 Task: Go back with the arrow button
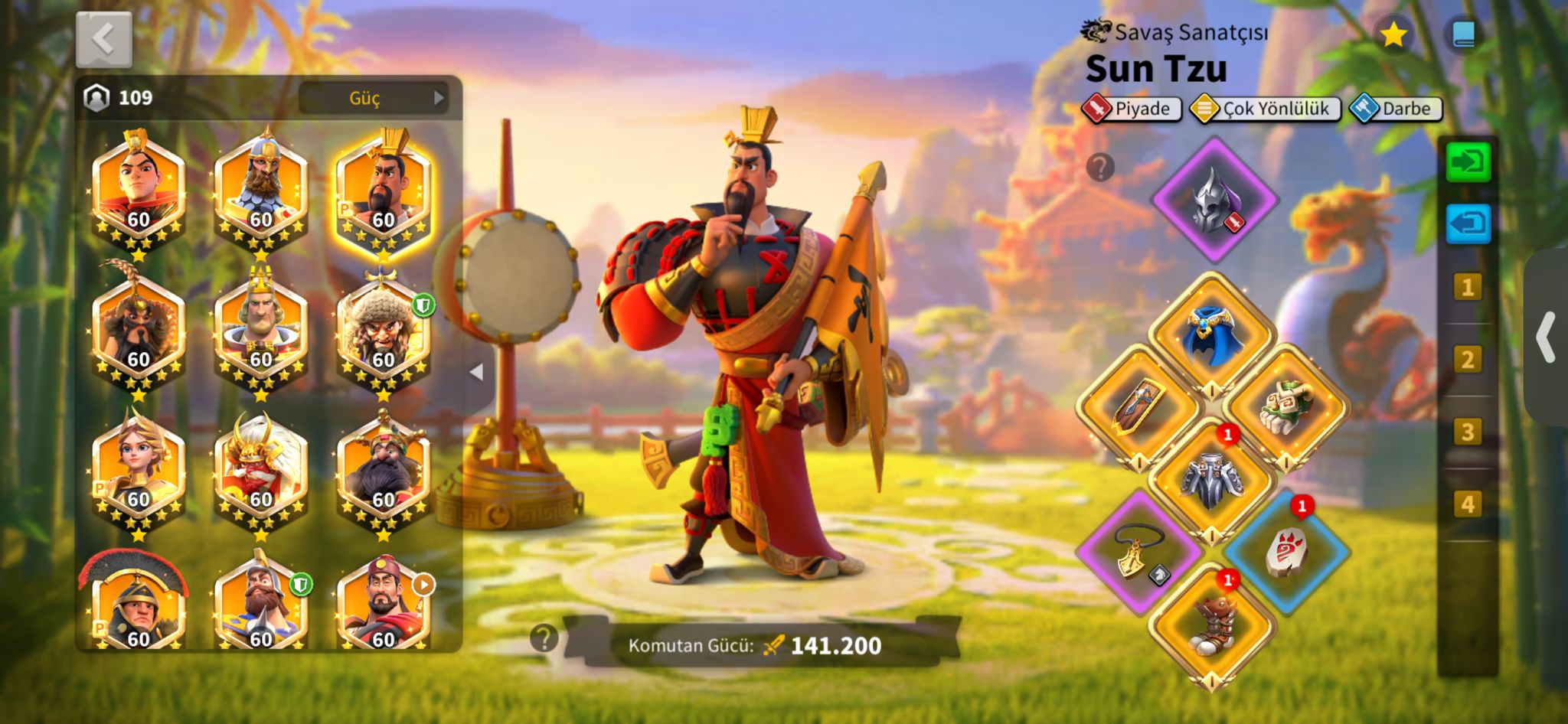(104, 40)
